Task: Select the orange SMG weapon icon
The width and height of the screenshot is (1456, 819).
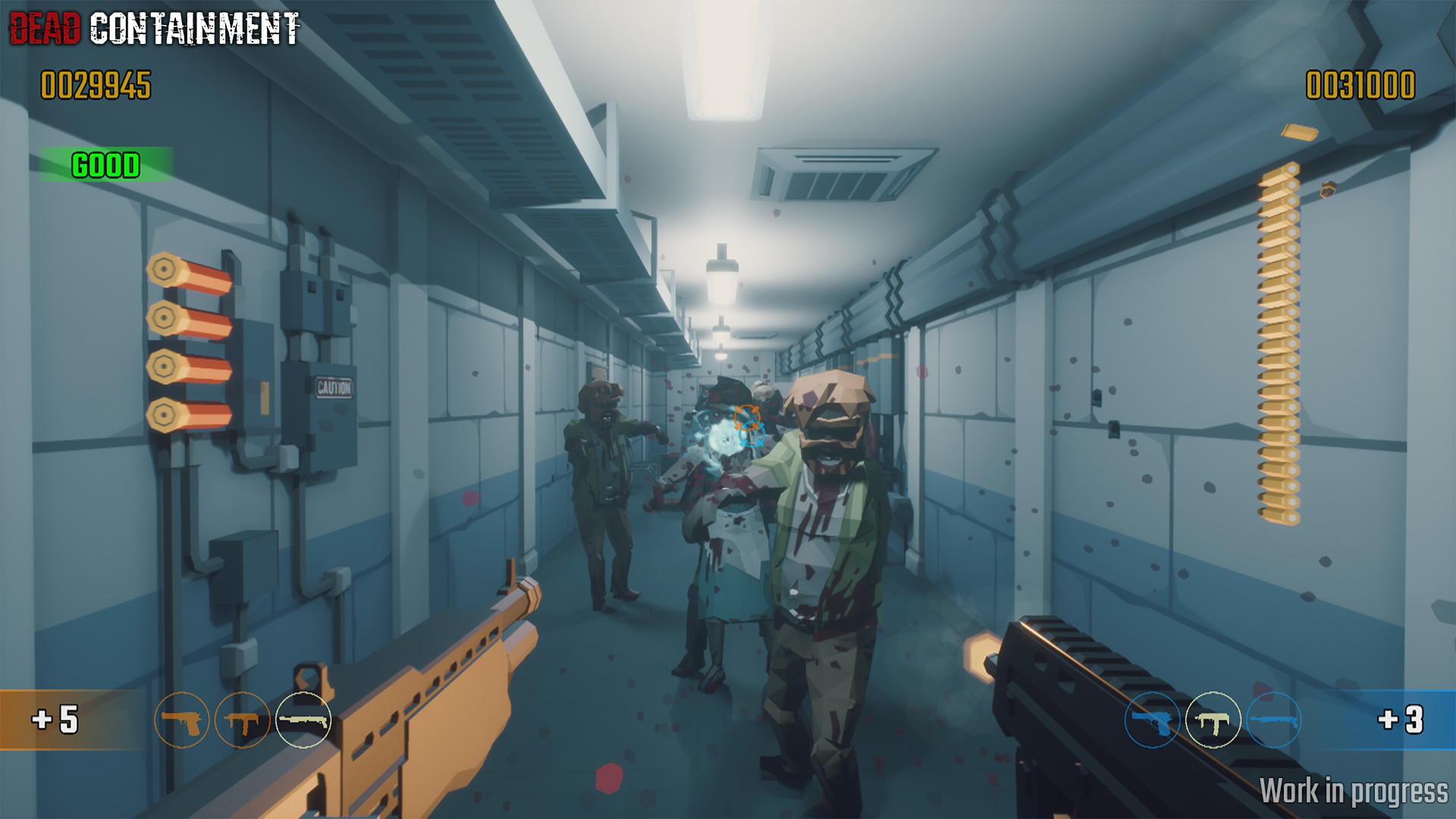Action: pos(243,721)
